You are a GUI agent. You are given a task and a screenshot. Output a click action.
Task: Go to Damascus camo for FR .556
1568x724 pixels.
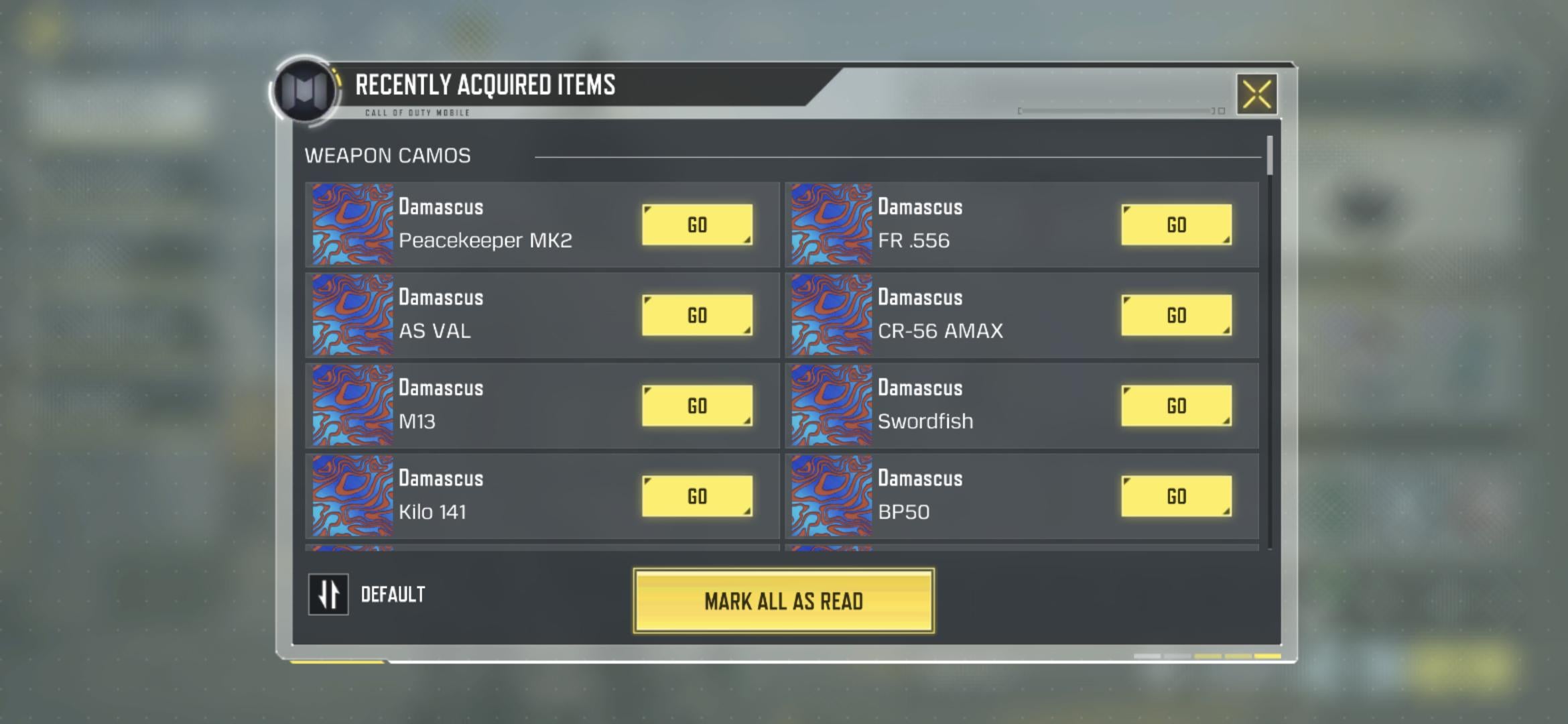1176,225
